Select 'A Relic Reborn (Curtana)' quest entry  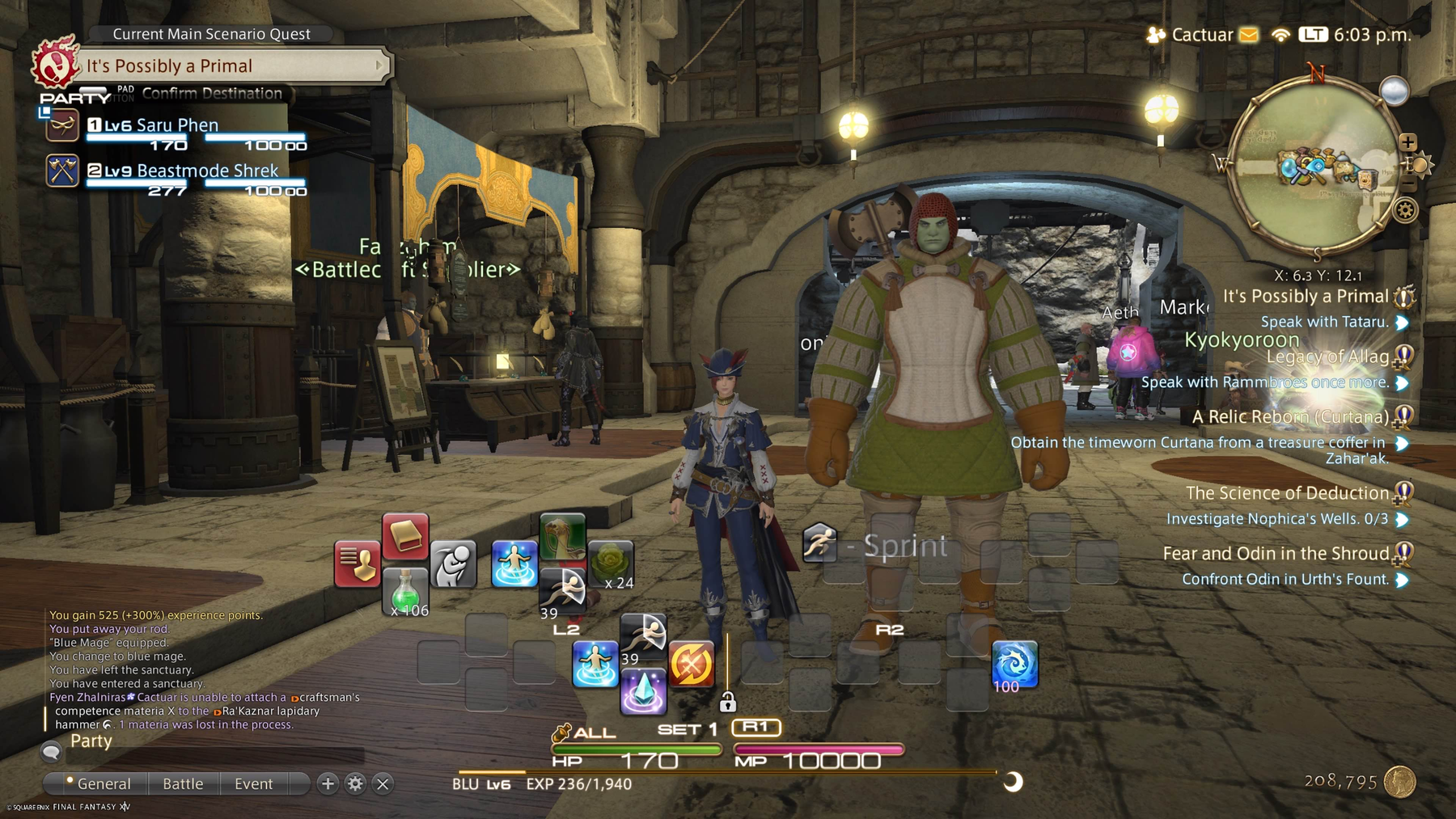tap(1289, 417)
